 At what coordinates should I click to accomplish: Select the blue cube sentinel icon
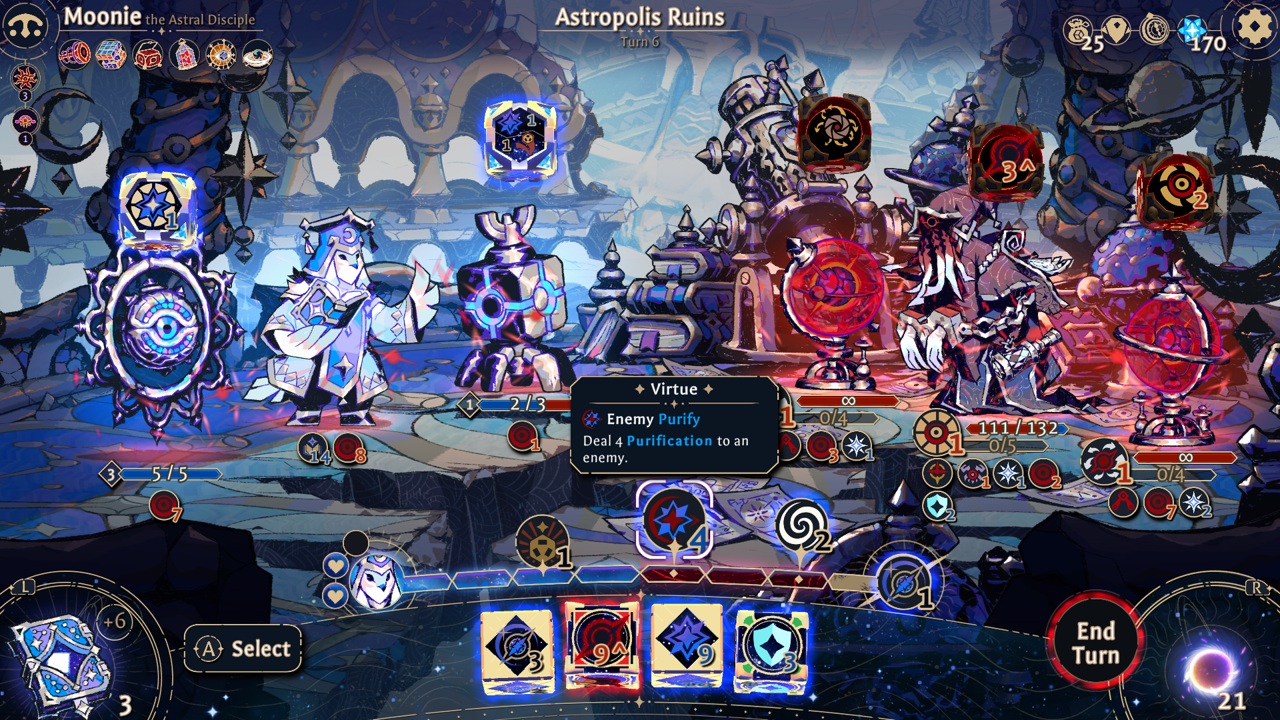pyautogui.click(x=110, y=56)
